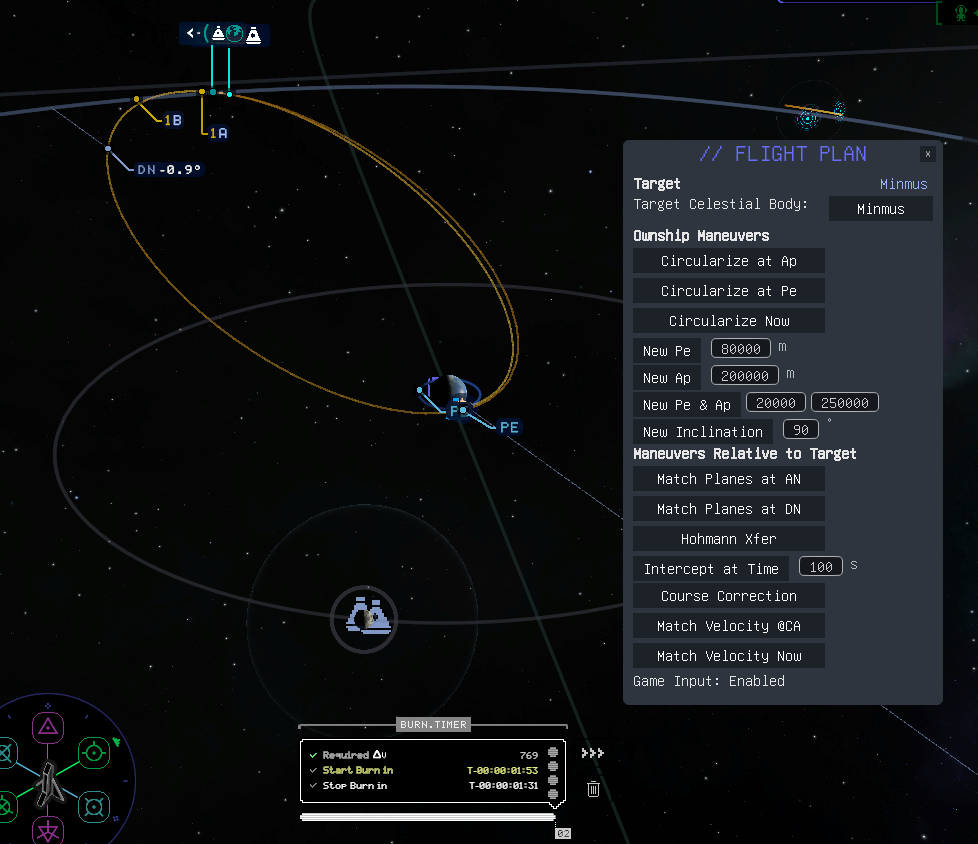This screenshot has width=978, height=844.
Task: Select Match Planes at AN
Action: (729, 479)
